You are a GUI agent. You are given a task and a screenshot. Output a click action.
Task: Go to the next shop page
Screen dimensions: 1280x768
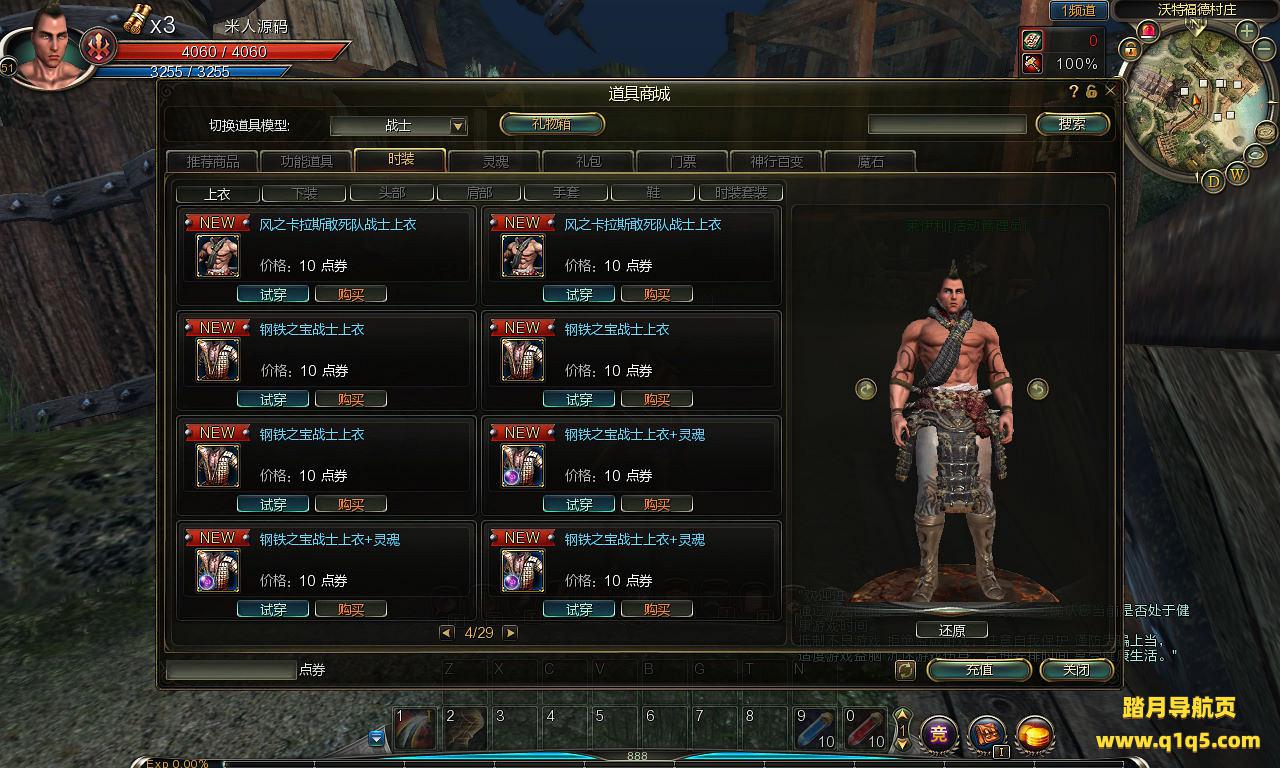pos(510,633)
